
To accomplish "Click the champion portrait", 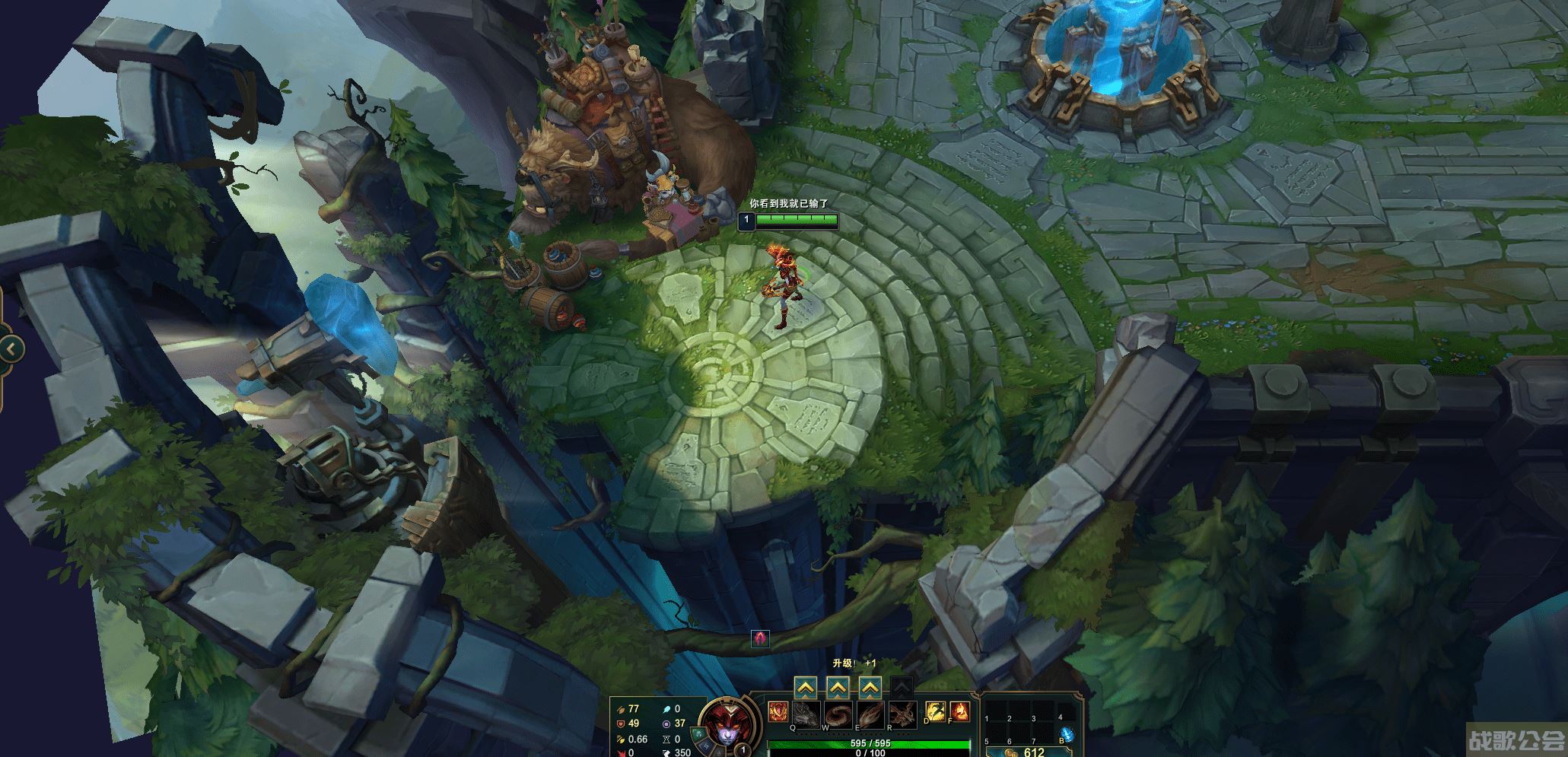I will pyautogui.click(x=719, y=724).
